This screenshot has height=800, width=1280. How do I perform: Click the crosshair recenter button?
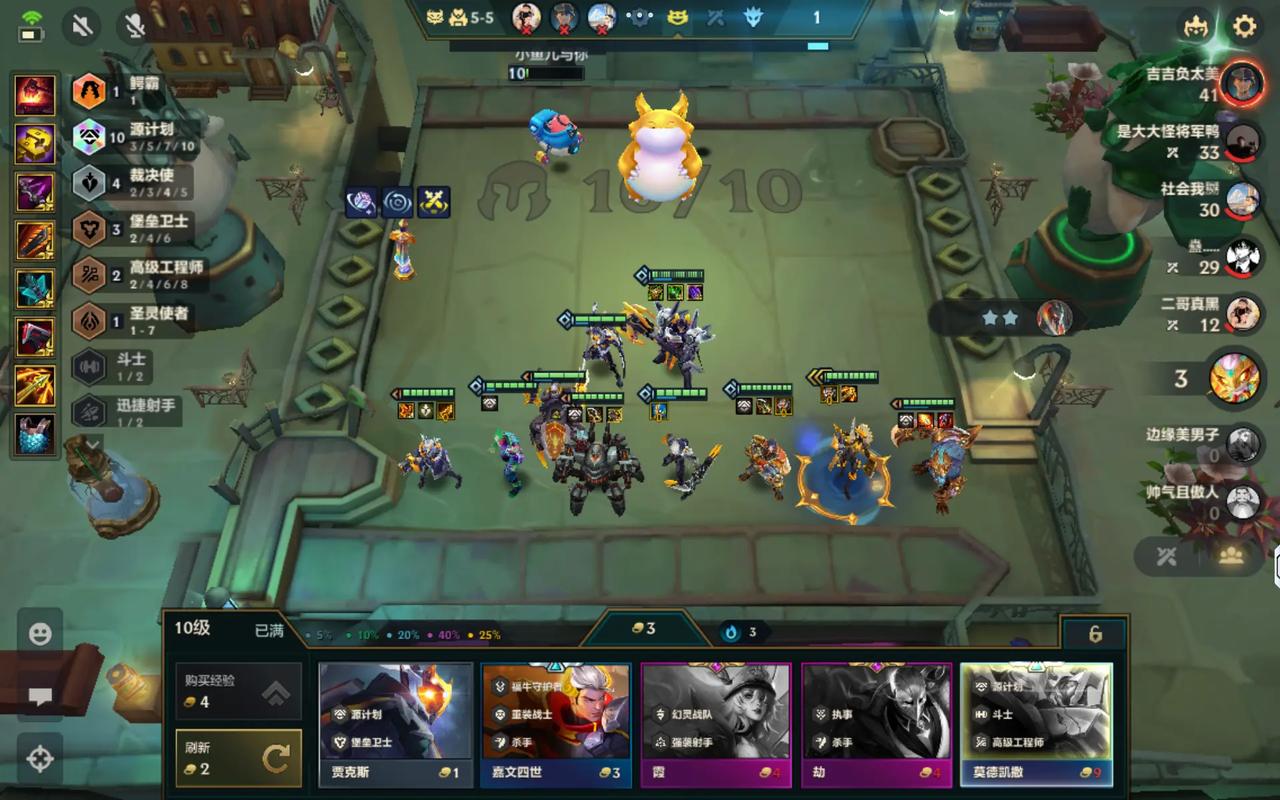40,759
